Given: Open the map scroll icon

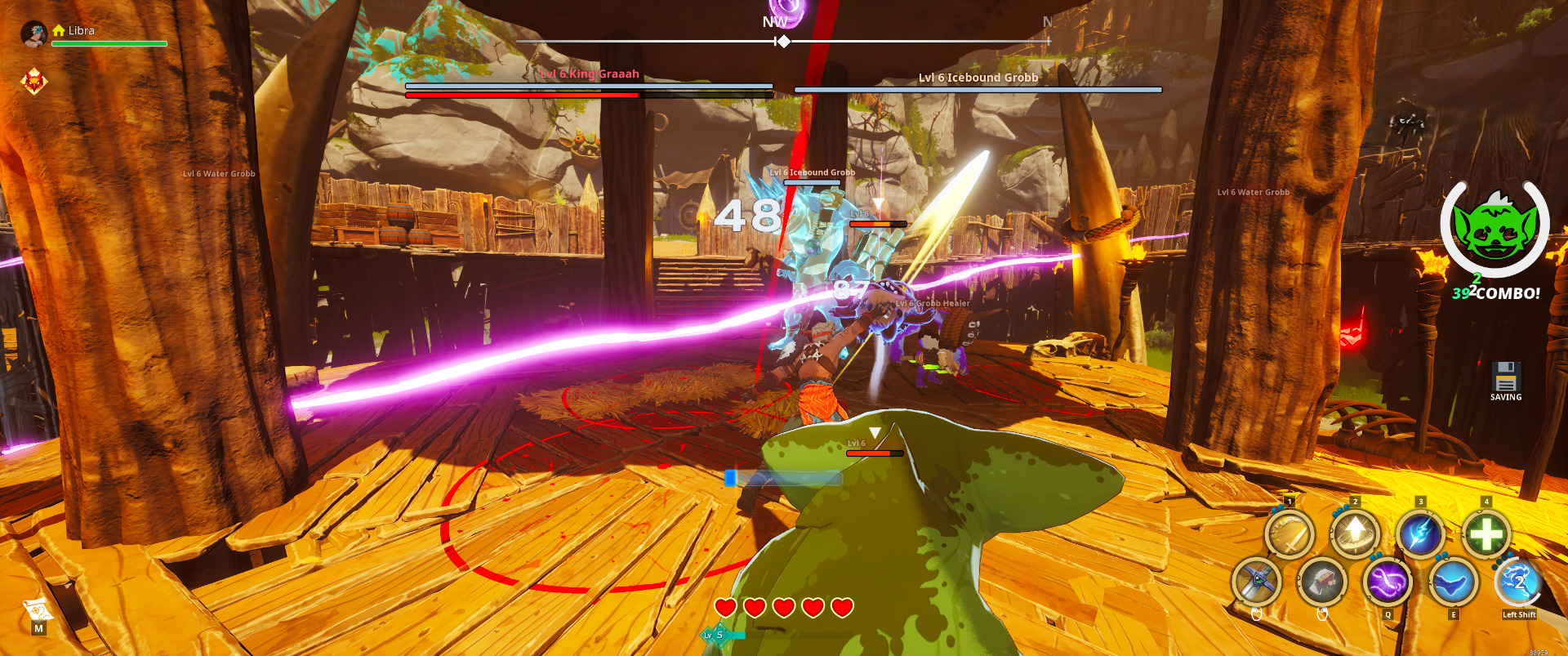Looking at the screenshot, I should 38,609.
